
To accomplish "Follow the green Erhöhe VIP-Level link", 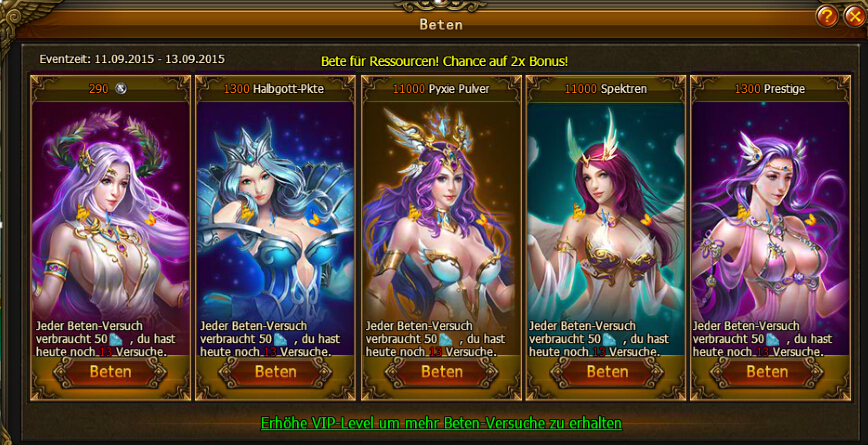I will [x=441, y=423].
